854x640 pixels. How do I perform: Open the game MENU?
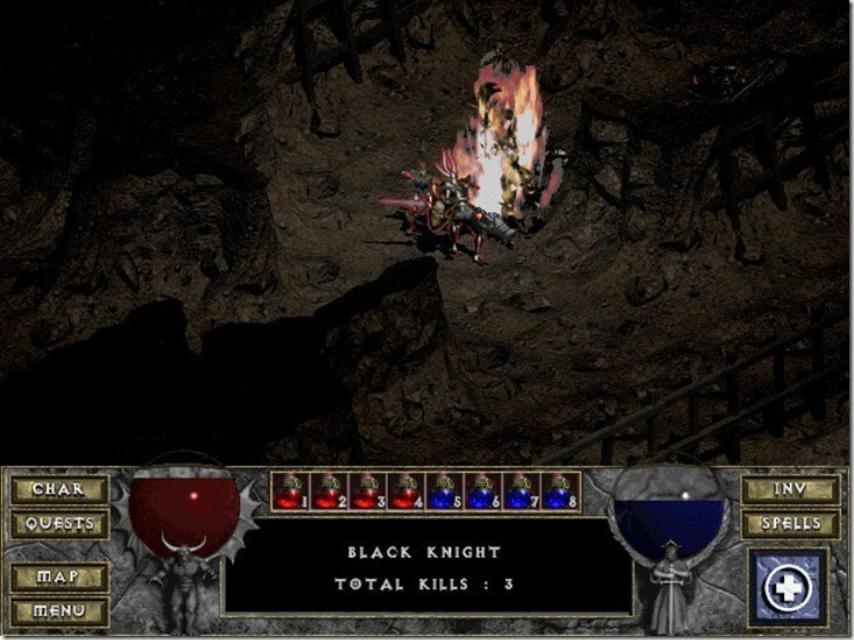[x=59, y=610]
